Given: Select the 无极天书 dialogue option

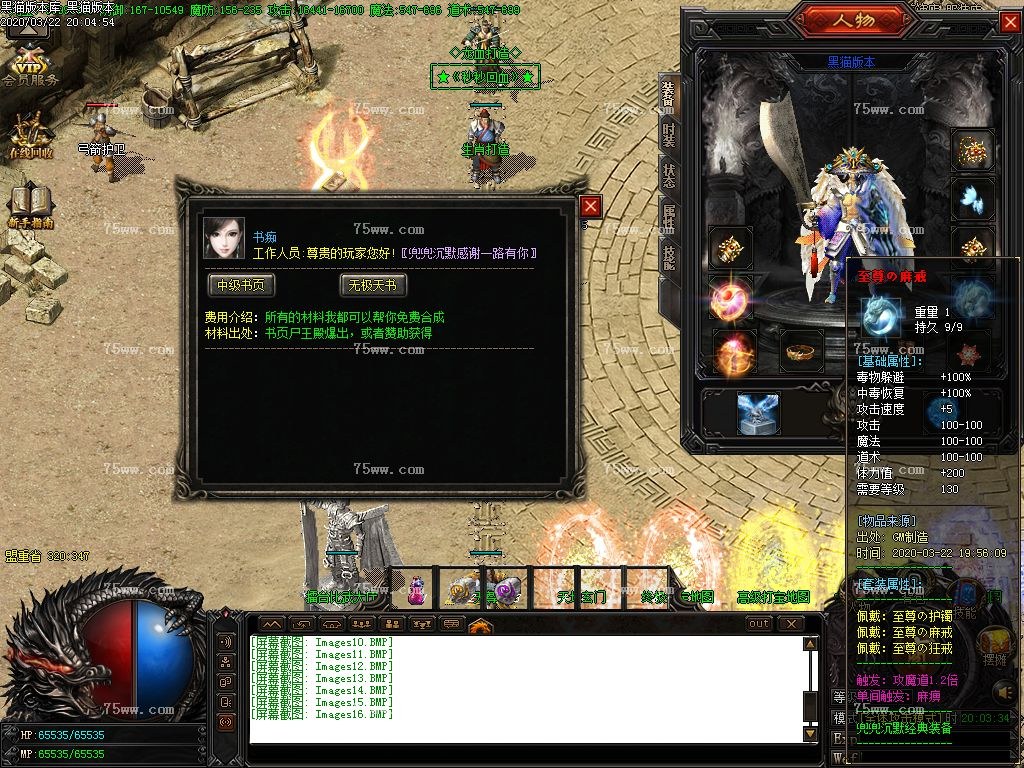Looking at the screenshot, I should (x=373, y=285).
